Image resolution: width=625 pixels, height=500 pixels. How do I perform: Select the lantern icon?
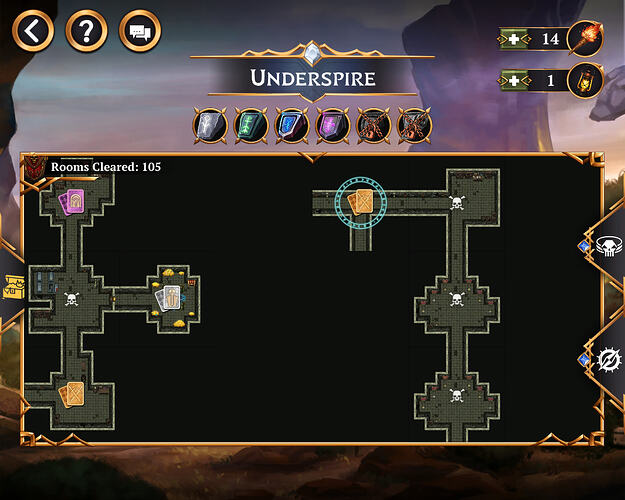pyautogui.click(x=583, y=80)
